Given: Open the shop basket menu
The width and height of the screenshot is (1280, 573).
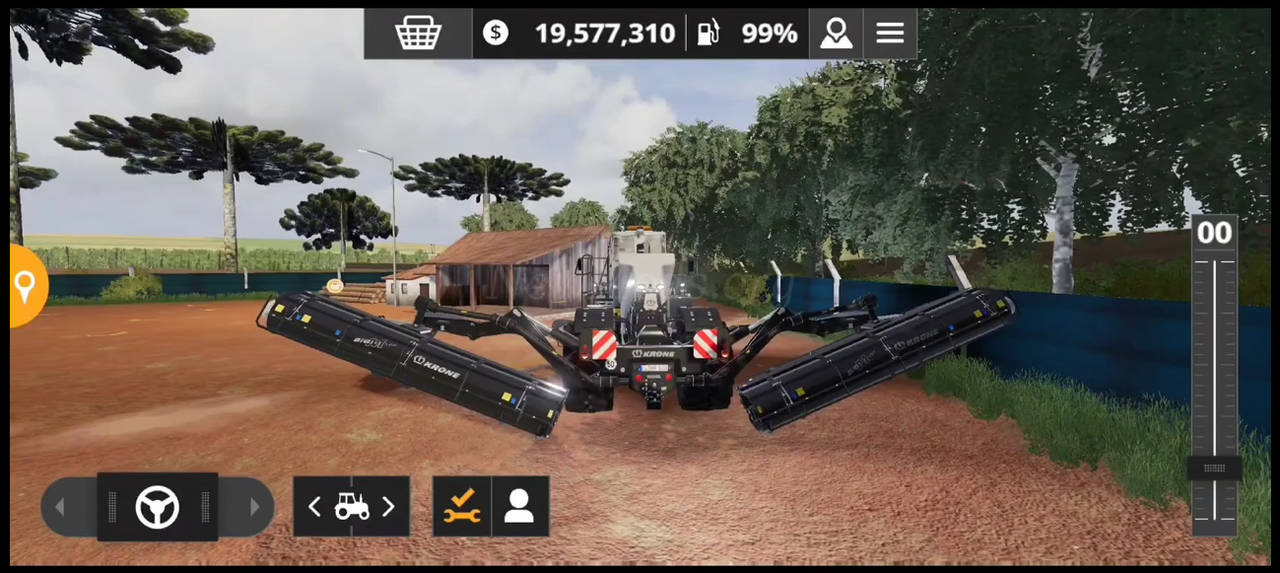Looking at the screenshot, I should [418, 33].
